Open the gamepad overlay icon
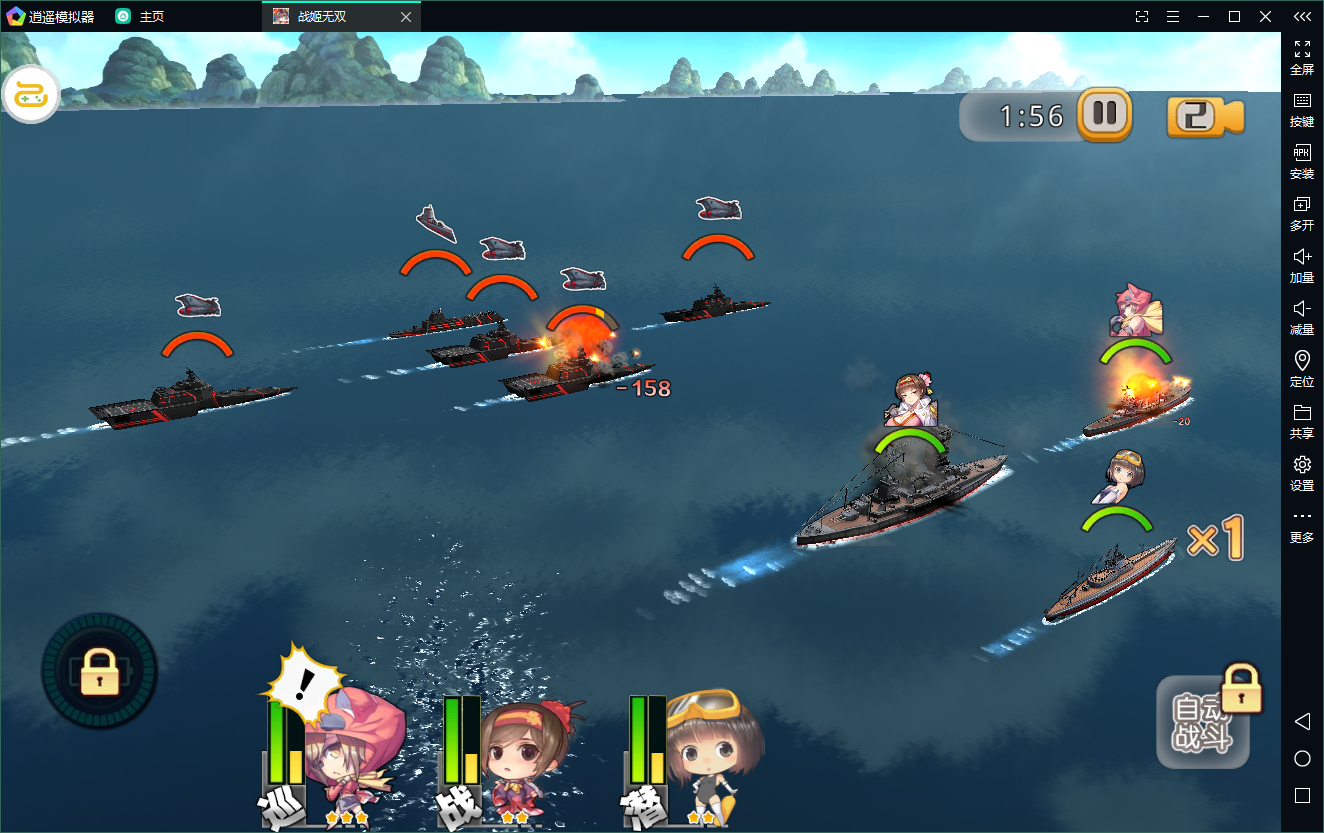The height and width of the screenshot is (833, 1324). (x=31, y=95)
